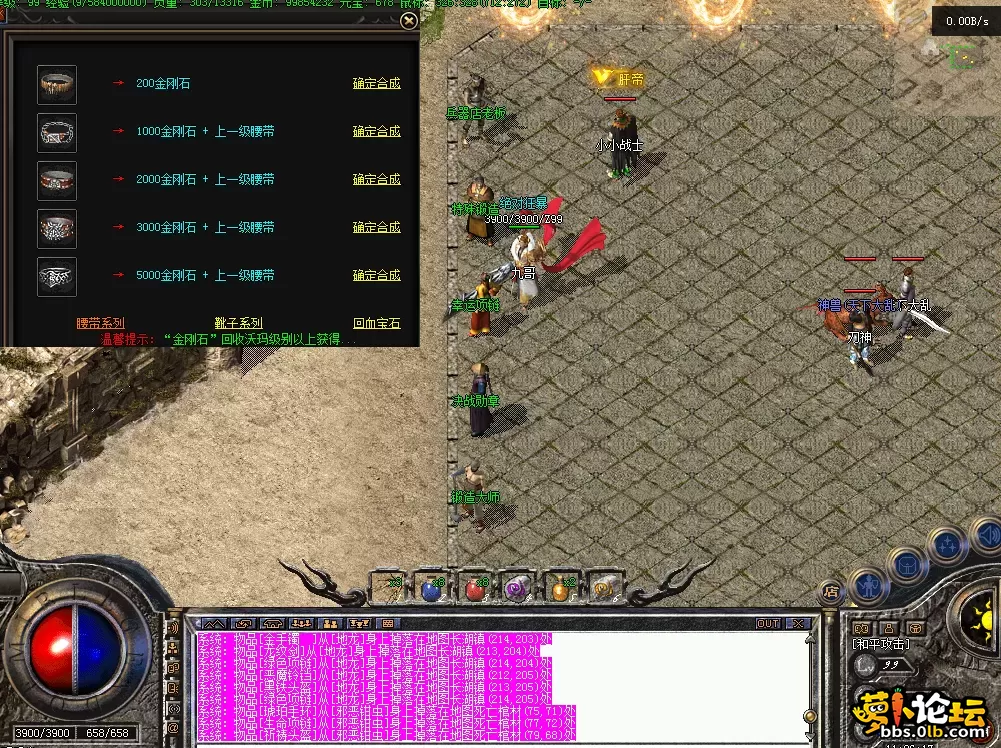Open the 回血宝石 healing gem page
The height and width of the screenshot is (748, 1001).
coord(376,323)
